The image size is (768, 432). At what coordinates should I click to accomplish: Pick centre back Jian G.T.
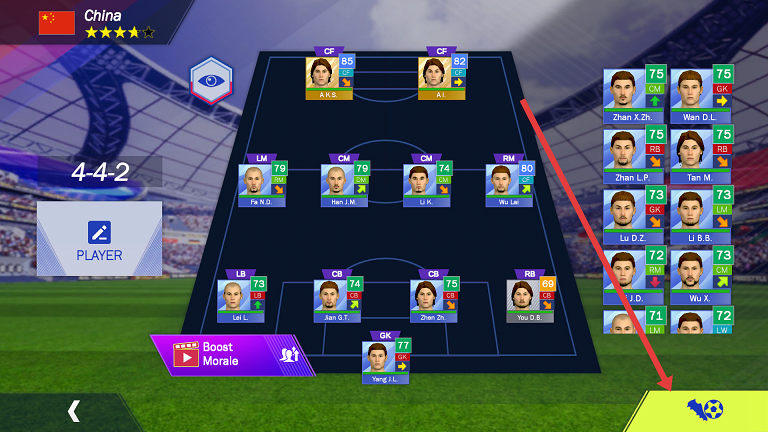pyautogui.click(x=338, y=299)
